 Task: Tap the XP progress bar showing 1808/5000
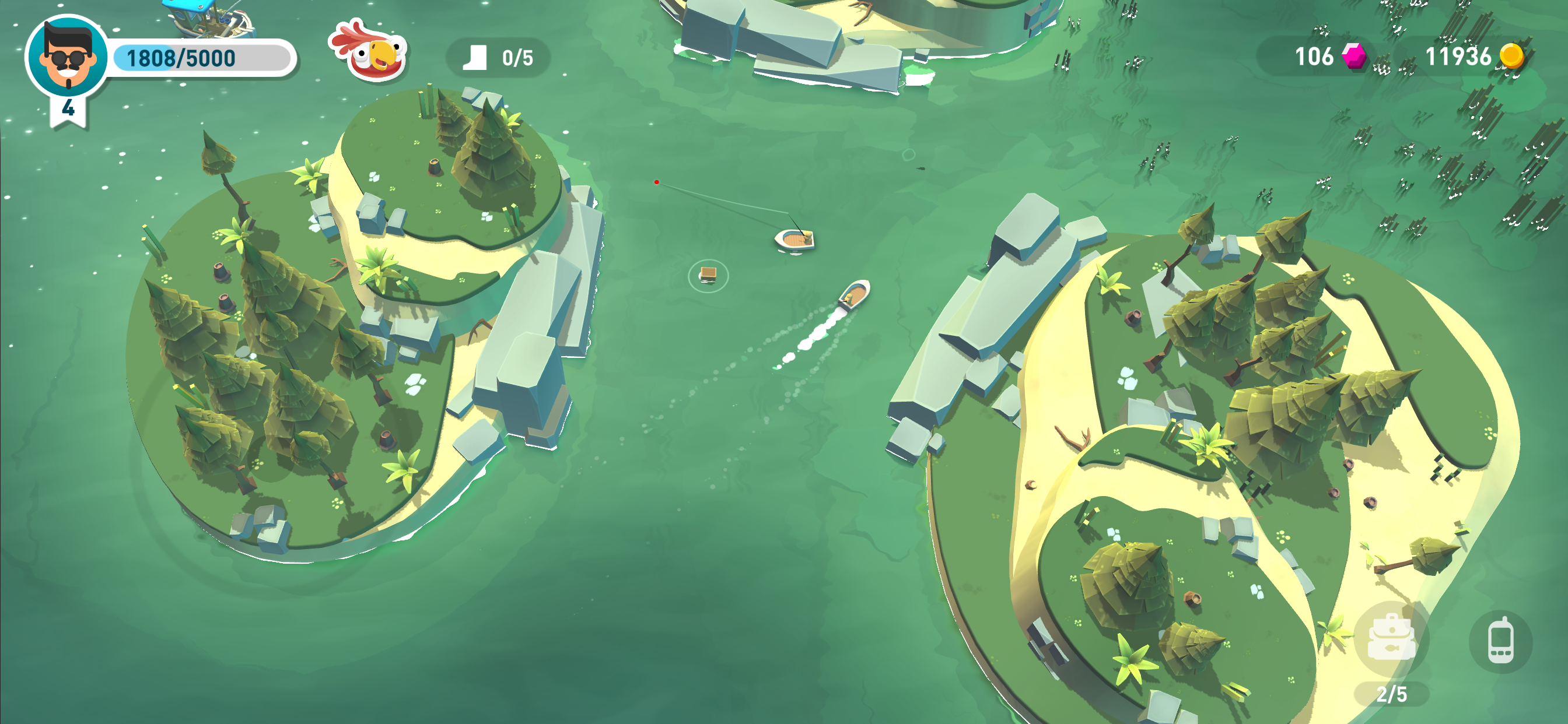pyautogui.click(x=201, y=58)
